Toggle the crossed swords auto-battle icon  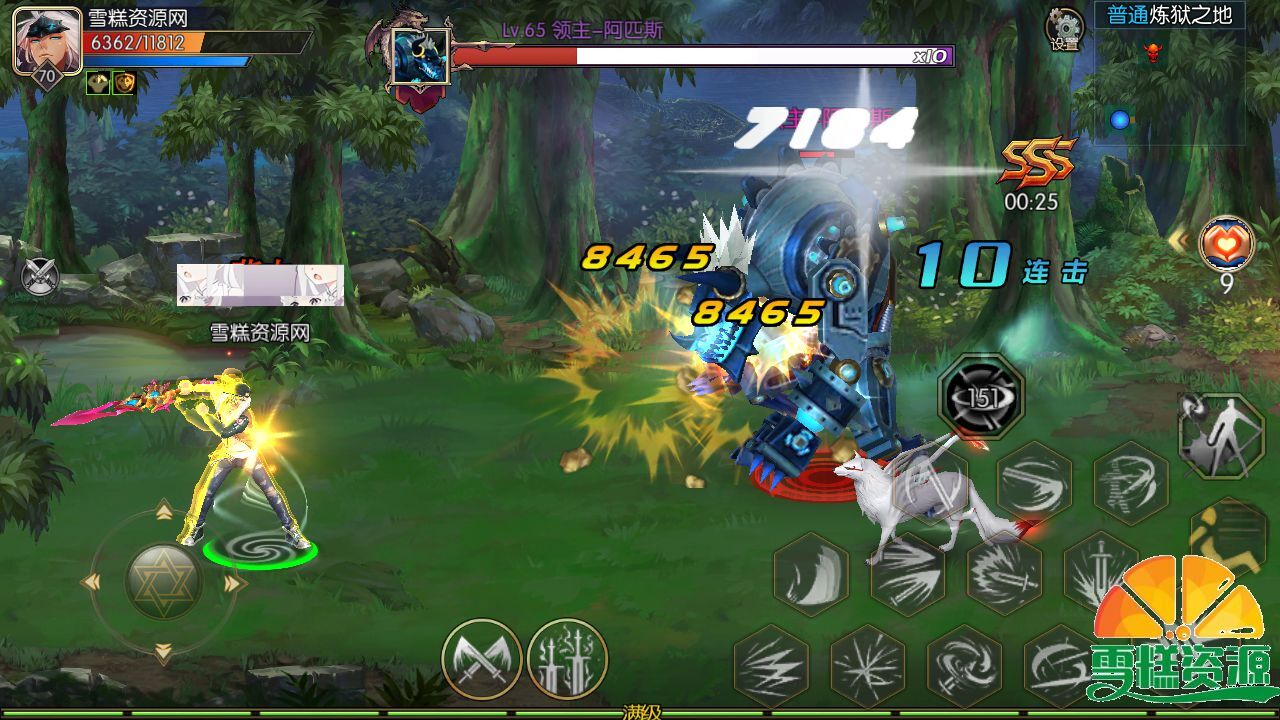click(40, 276)
